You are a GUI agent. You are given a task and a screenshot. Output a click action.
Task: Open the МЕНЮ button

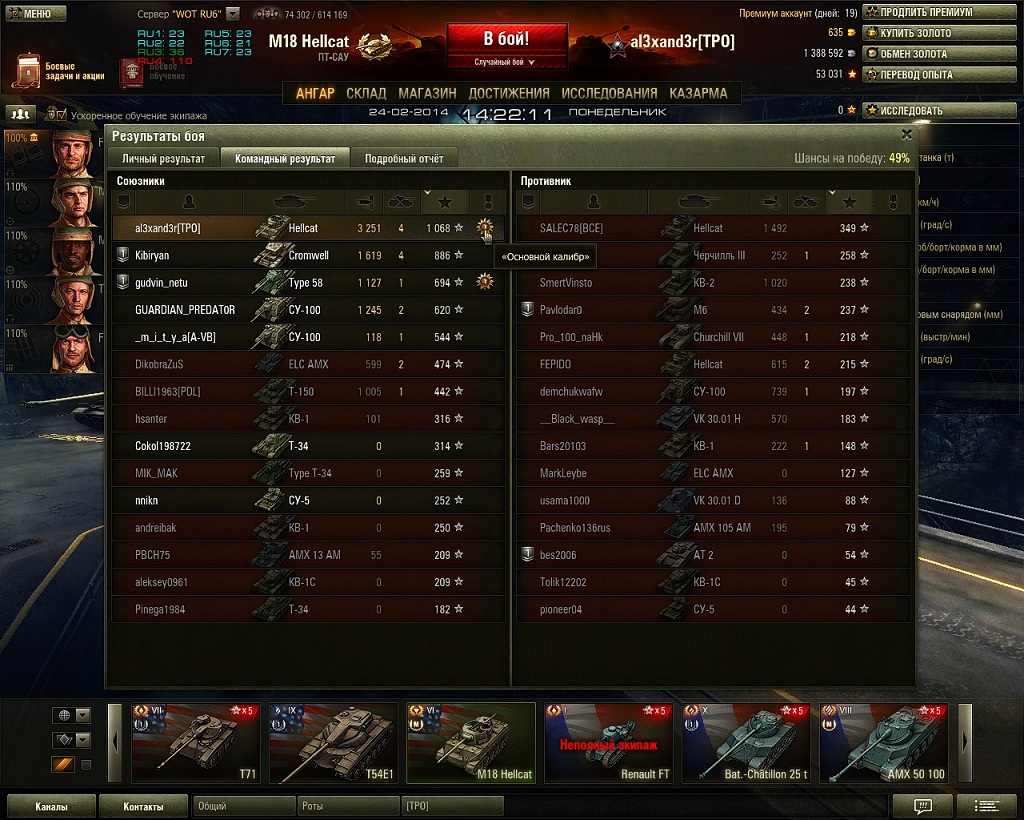(x=36, y=14)
